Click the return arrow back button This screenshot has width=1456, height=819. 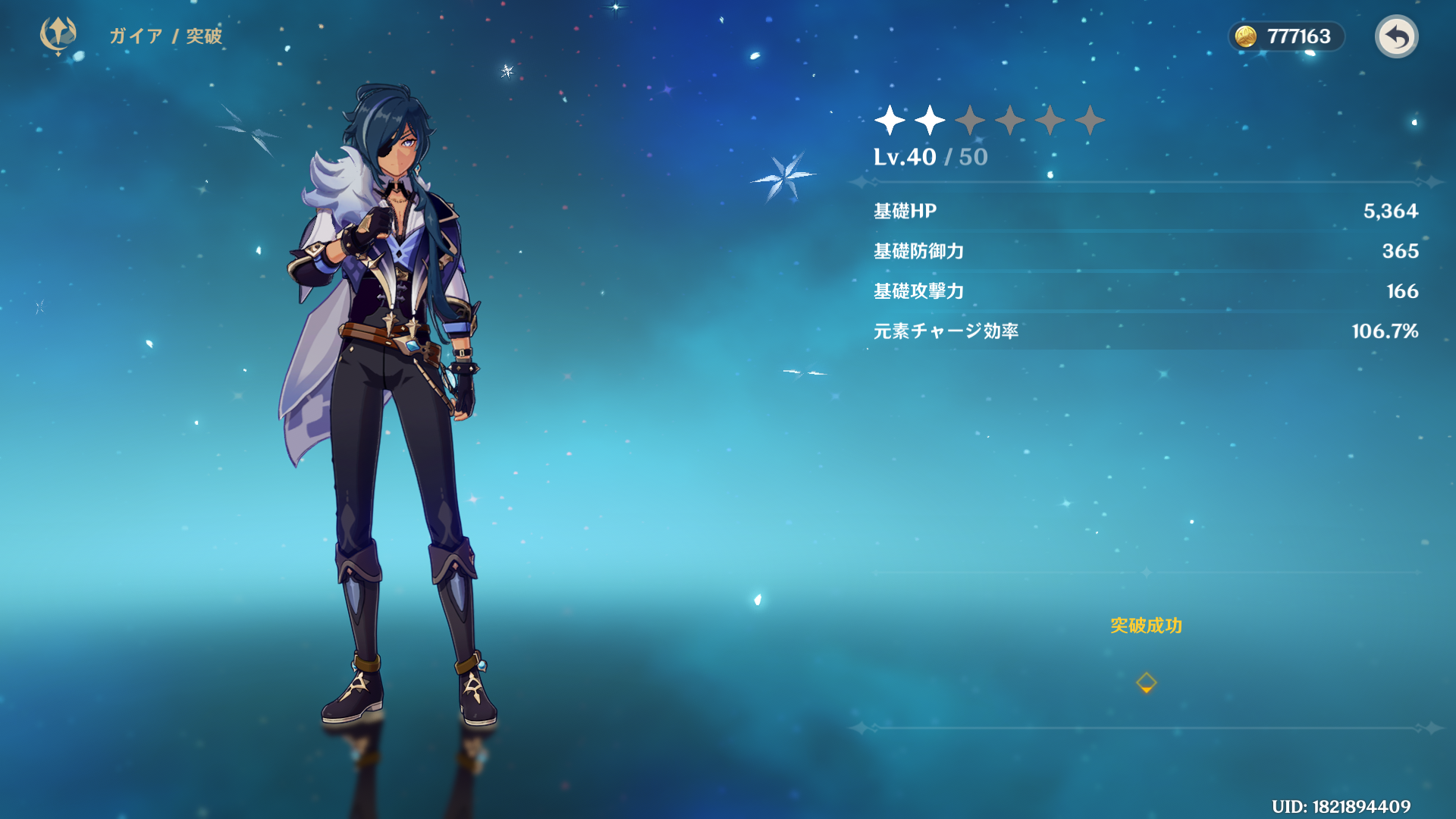tap(1396, 36)
